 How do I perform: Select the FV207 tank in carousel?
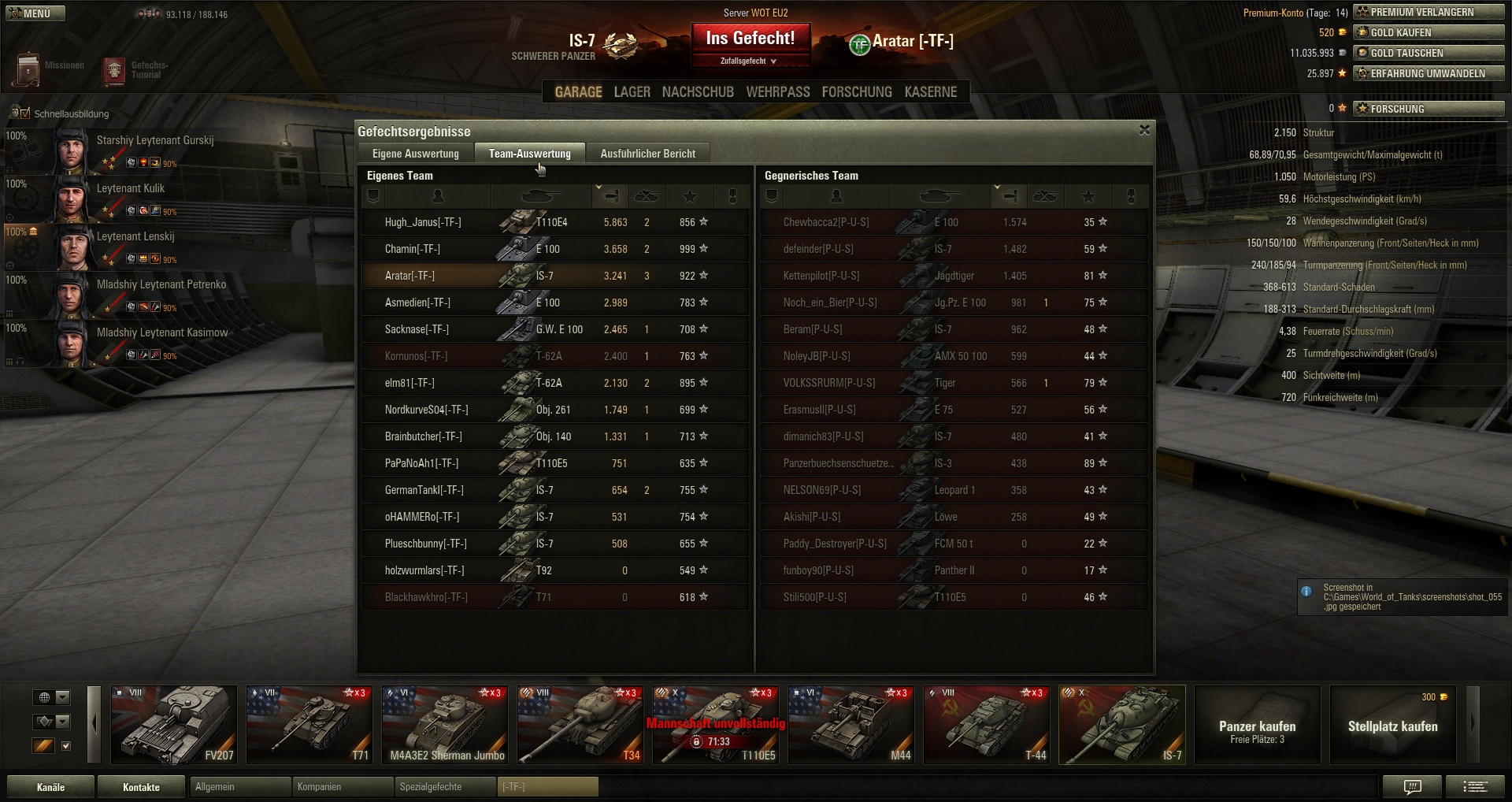tap(174, 725)
